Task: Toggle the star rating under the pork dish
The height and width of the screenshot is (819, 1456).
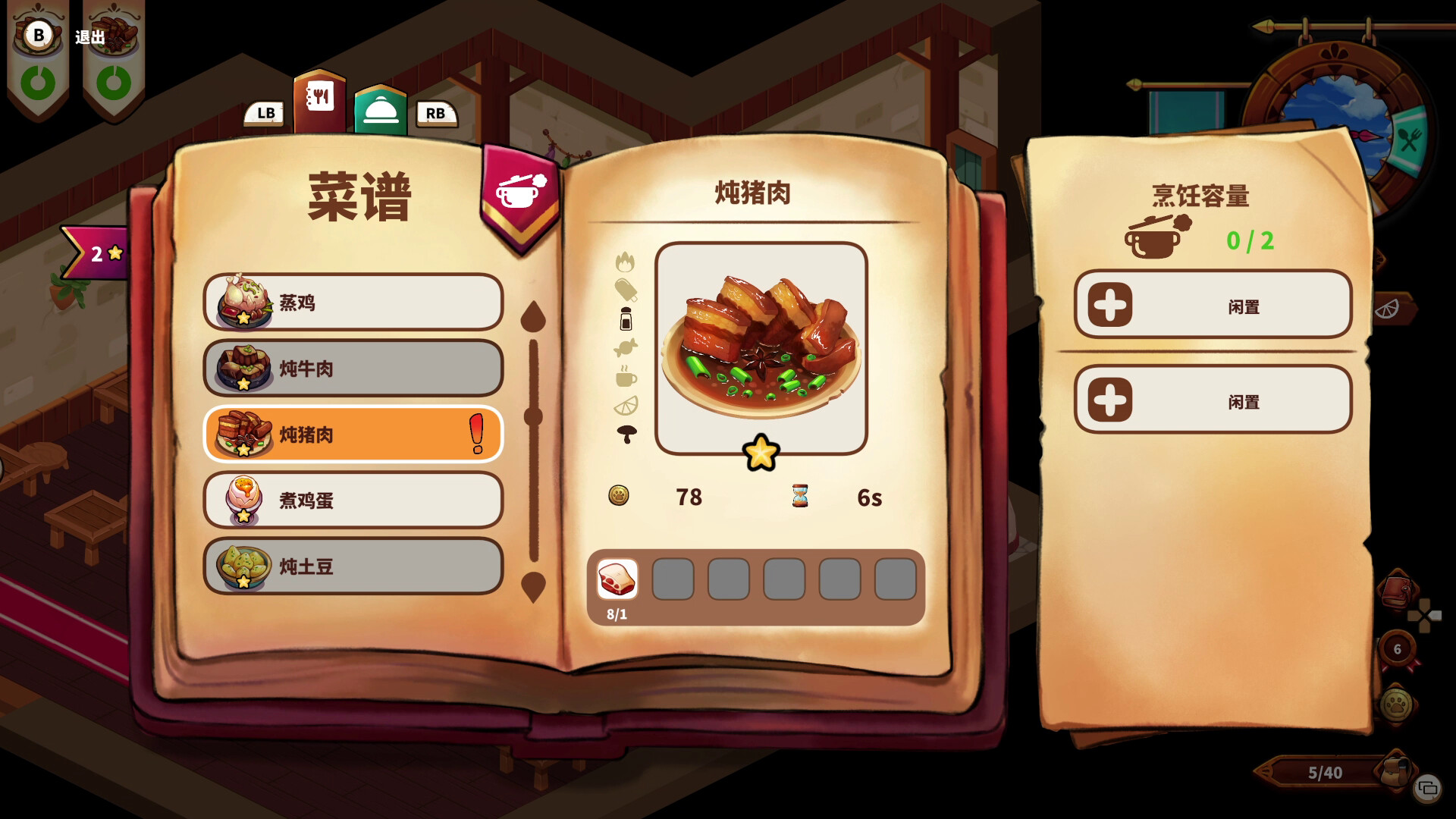Action: (x=761, y=453)
